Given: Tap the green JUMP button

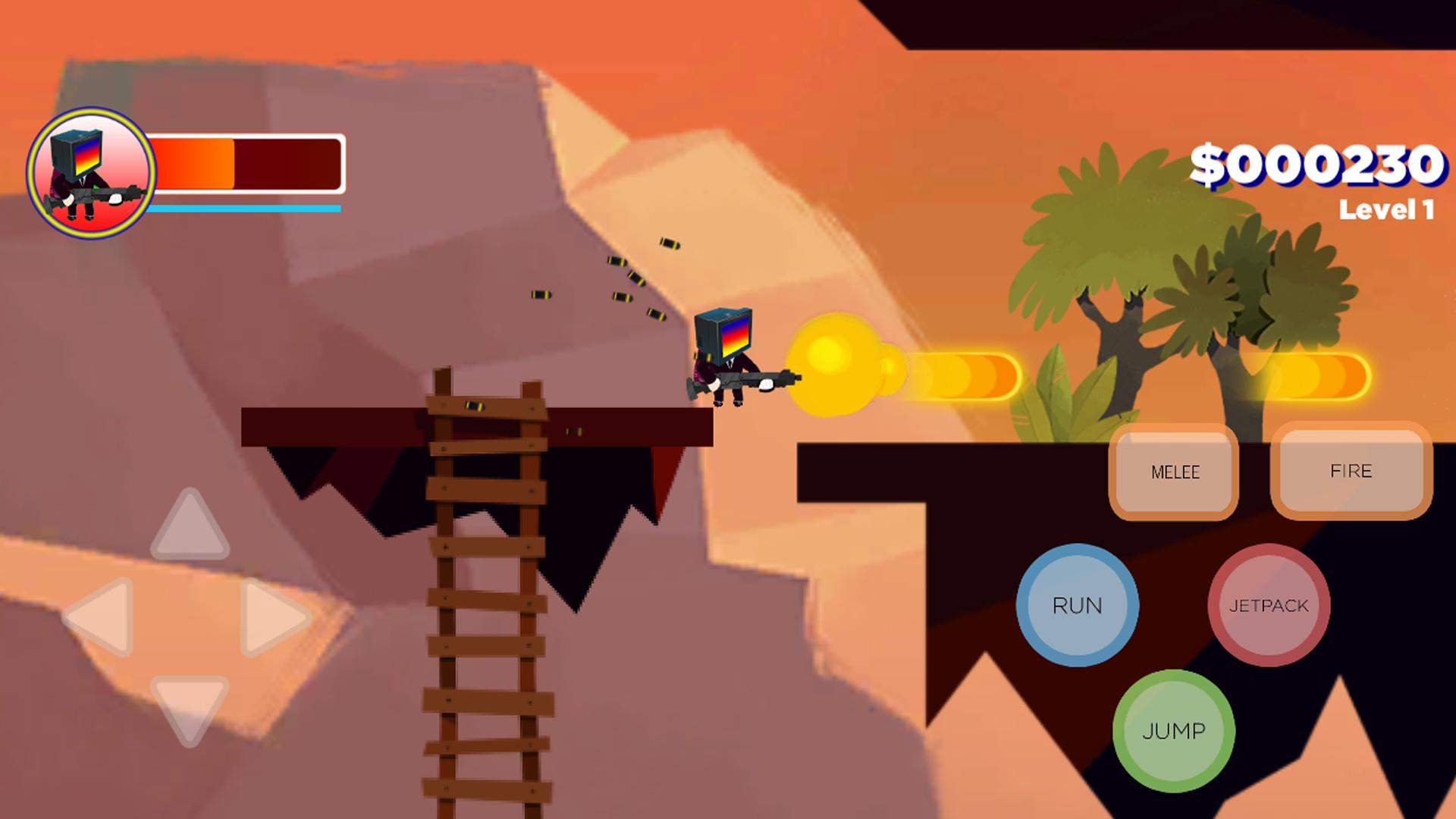Looking at the screenshot, I should pyautogui.click(x=1174, y=730).
